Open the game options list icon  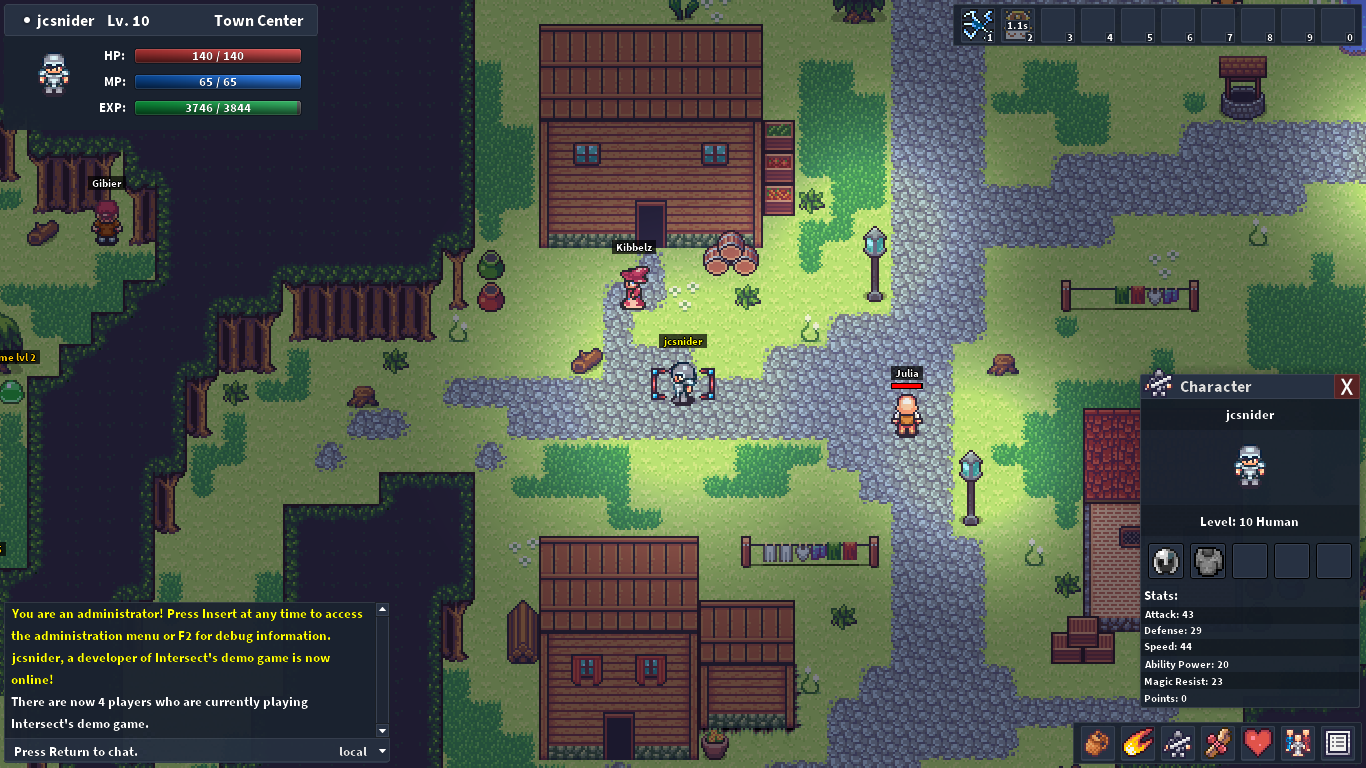coord(1337,743)
